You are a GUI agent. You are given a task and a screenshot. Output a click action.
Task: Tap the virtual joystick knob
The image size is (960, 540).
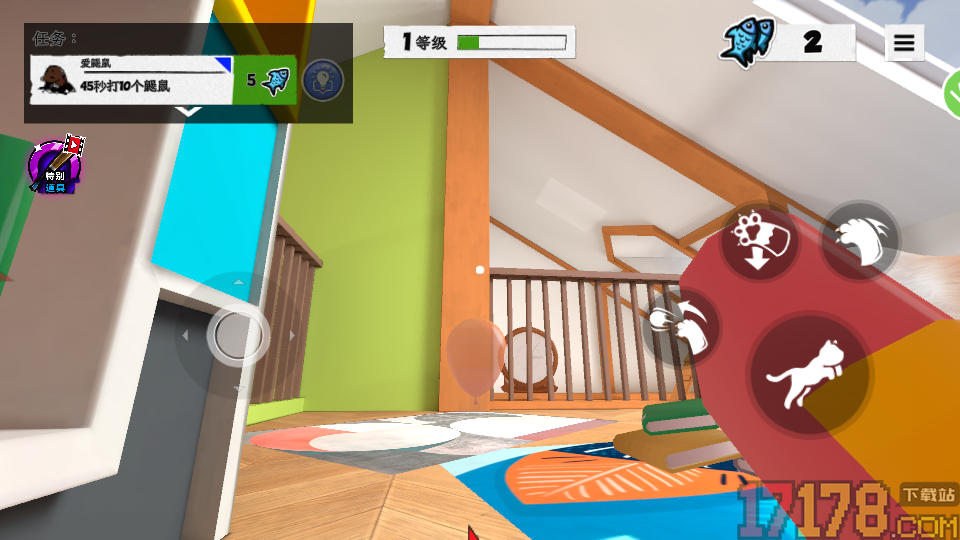[237, 334]
